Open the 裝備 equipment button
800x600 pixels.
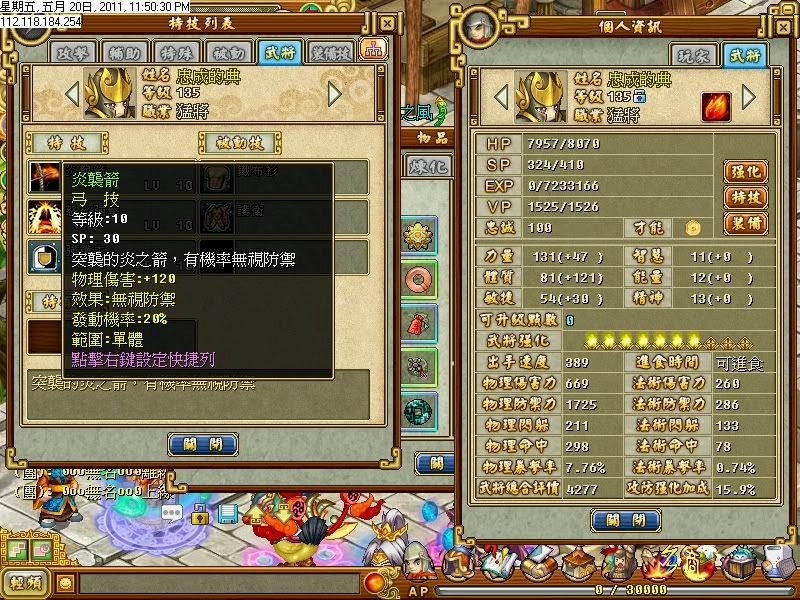[x=743, y=222]
